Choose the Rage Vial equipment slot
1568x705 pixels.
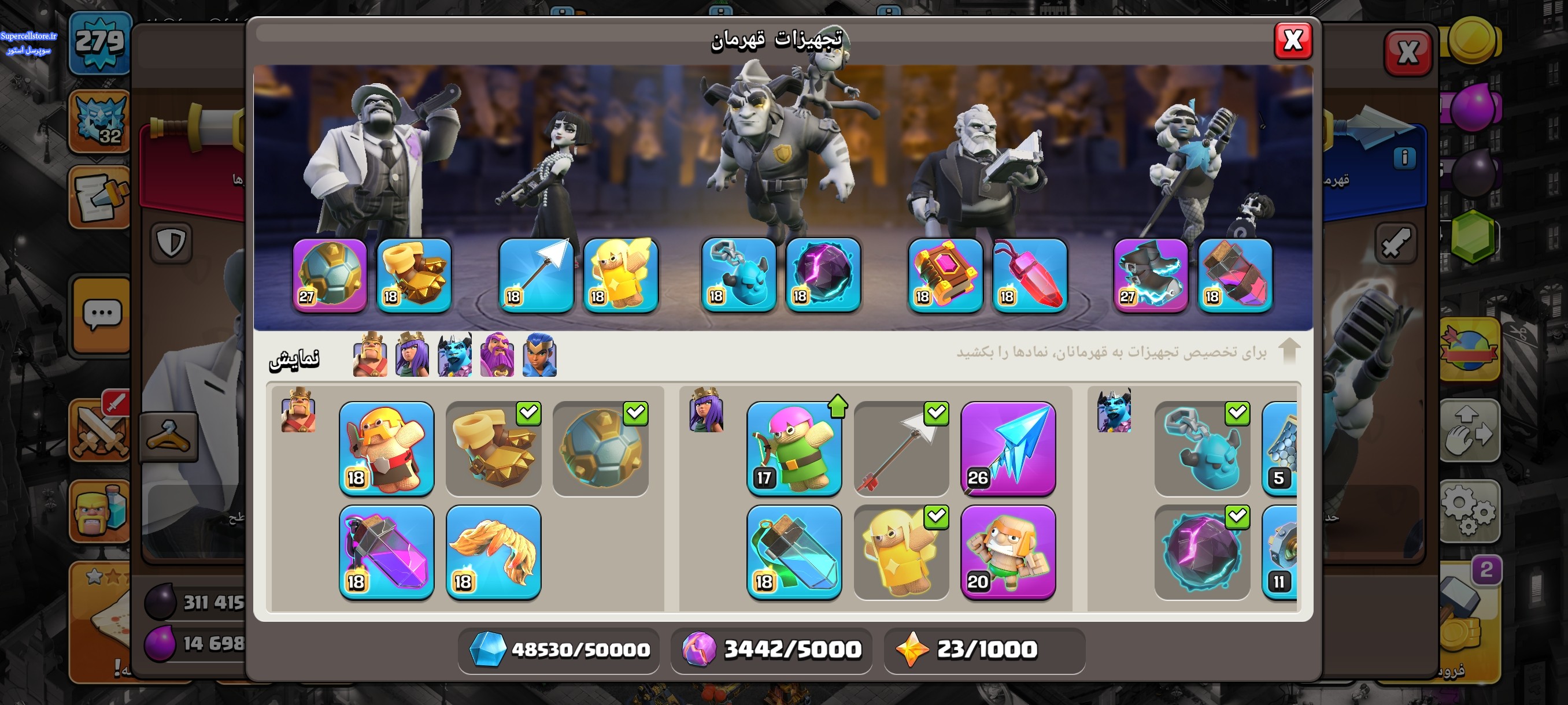point(386,552)
